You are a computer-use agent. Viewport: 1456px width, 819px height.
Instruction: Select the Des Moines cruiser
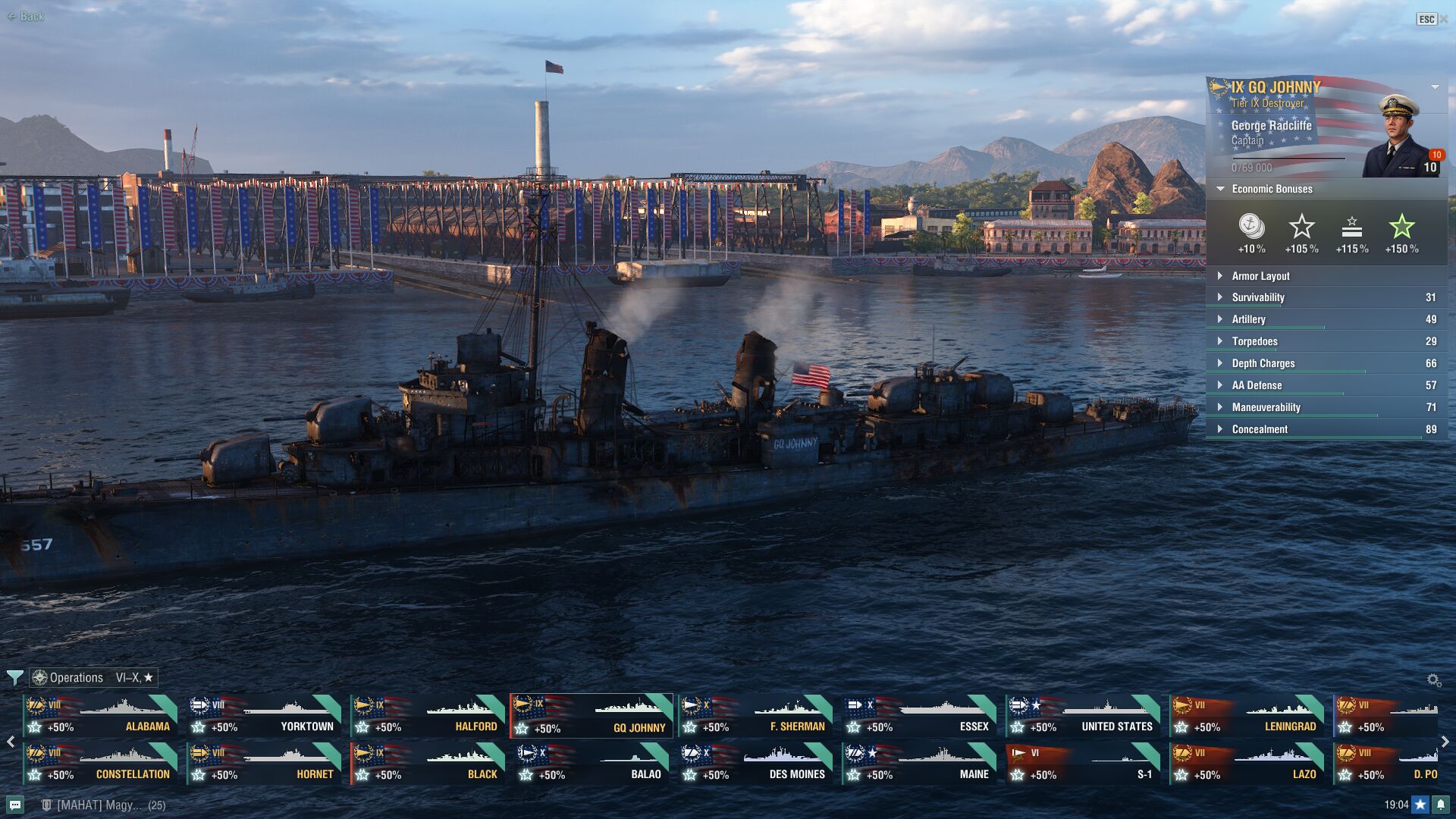pos(755,764)
